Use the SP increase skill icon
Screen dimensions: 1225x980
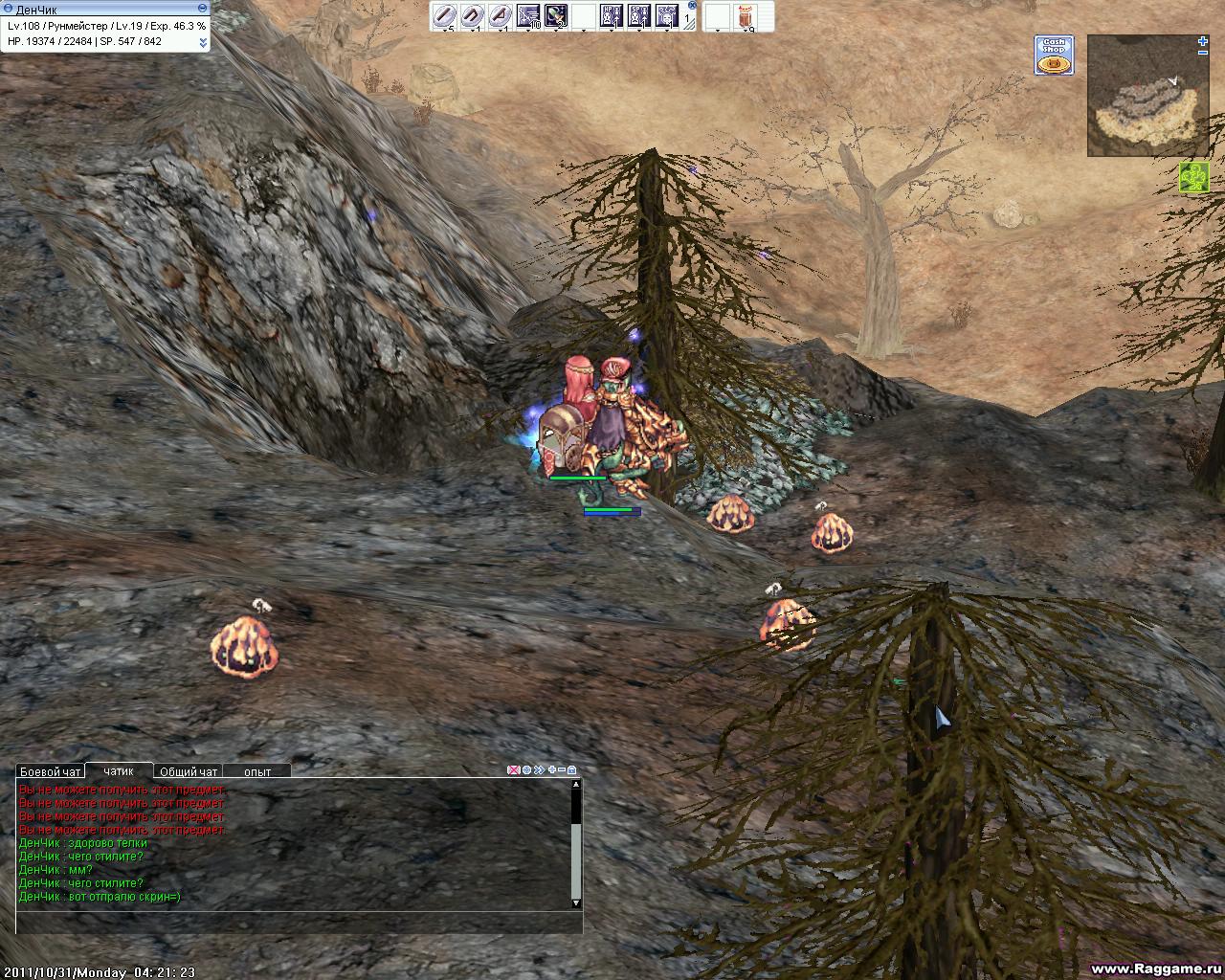639,15
